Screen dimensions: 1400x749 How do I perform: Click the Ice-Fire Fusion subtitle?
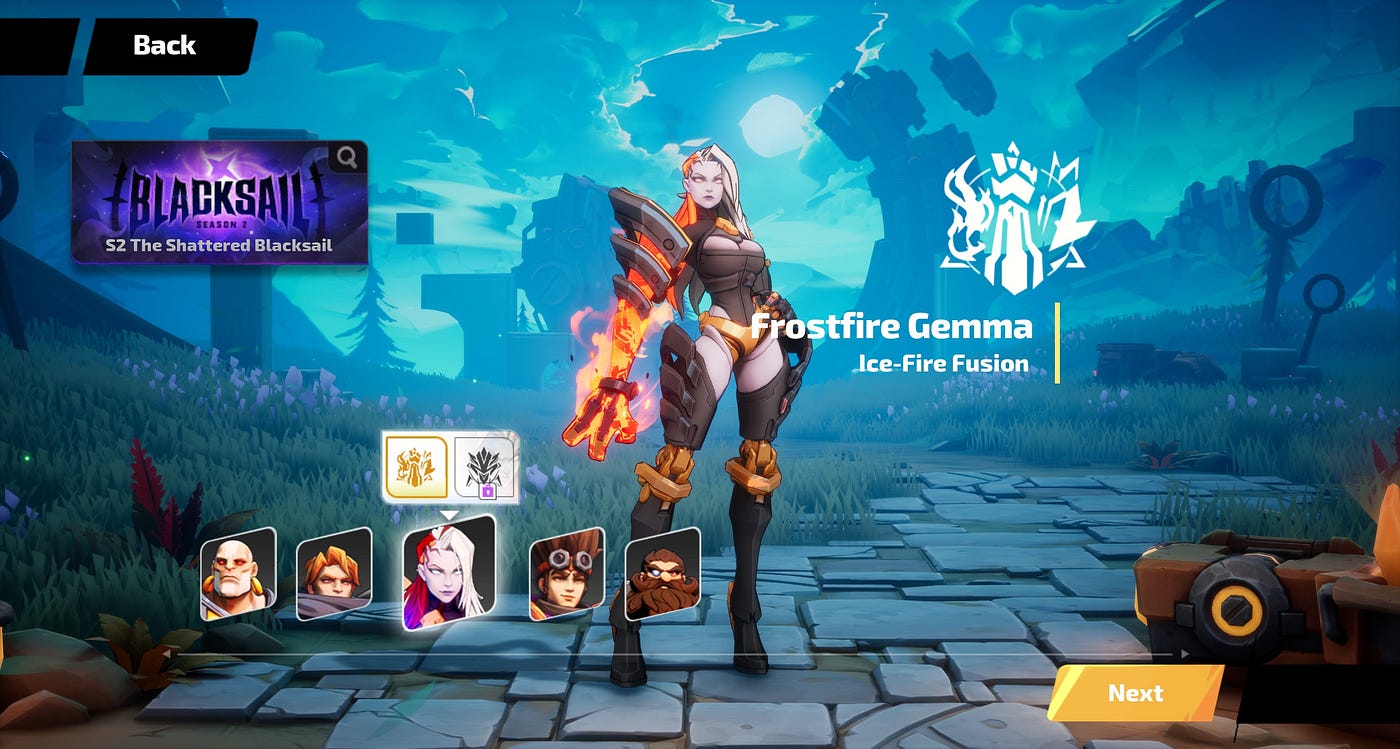[x=944, y=364]
